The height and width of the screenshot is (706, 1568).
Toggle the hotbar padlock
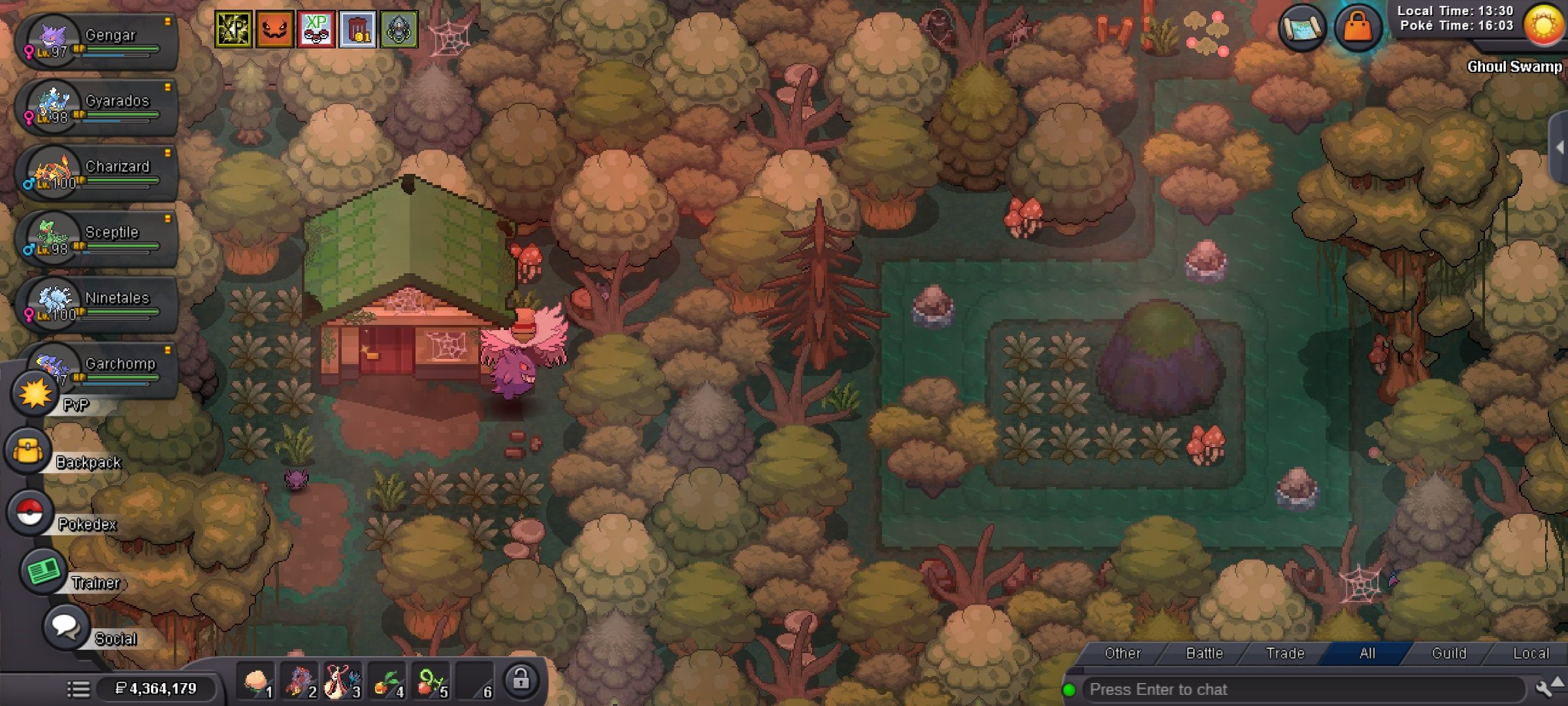(x=521, y=681)
